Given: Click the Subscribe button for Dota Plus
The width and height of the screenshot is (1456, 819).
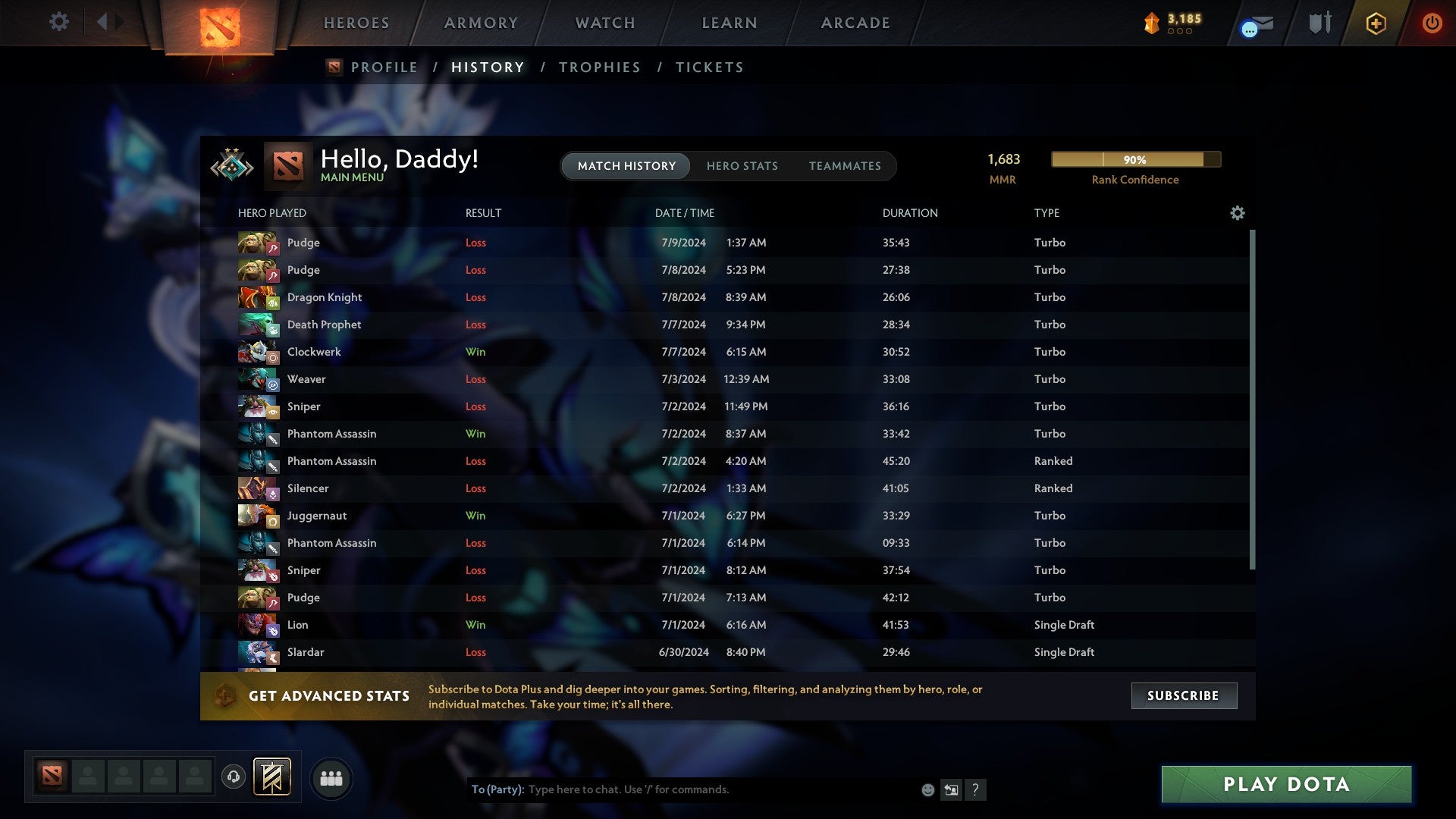Looking at the screenshot, I should (1183, 695).
